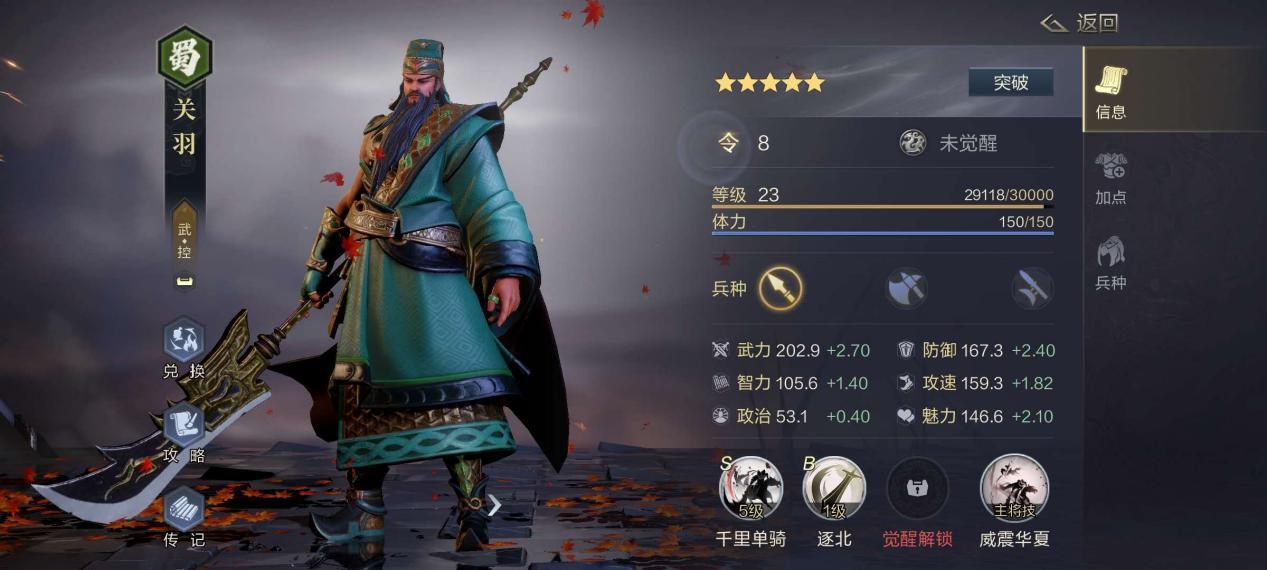
Task: Choose the highlighted spear troop type icon
Action: point(780,289)
